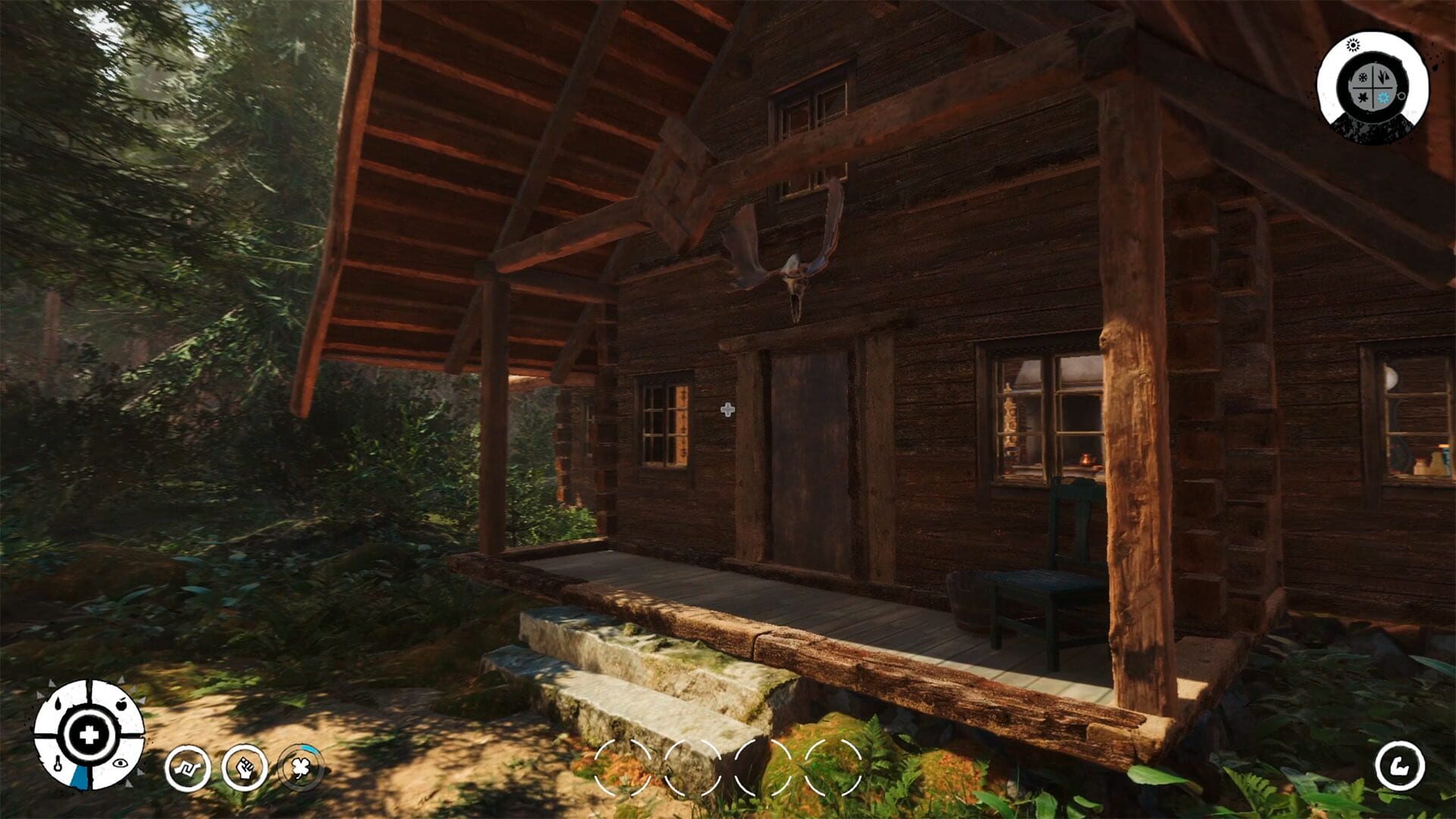Screen dimensions: 1456x819
Task: Select the water droplet thirst indicator
Action: pyautogui.click(x=58, y=702)
